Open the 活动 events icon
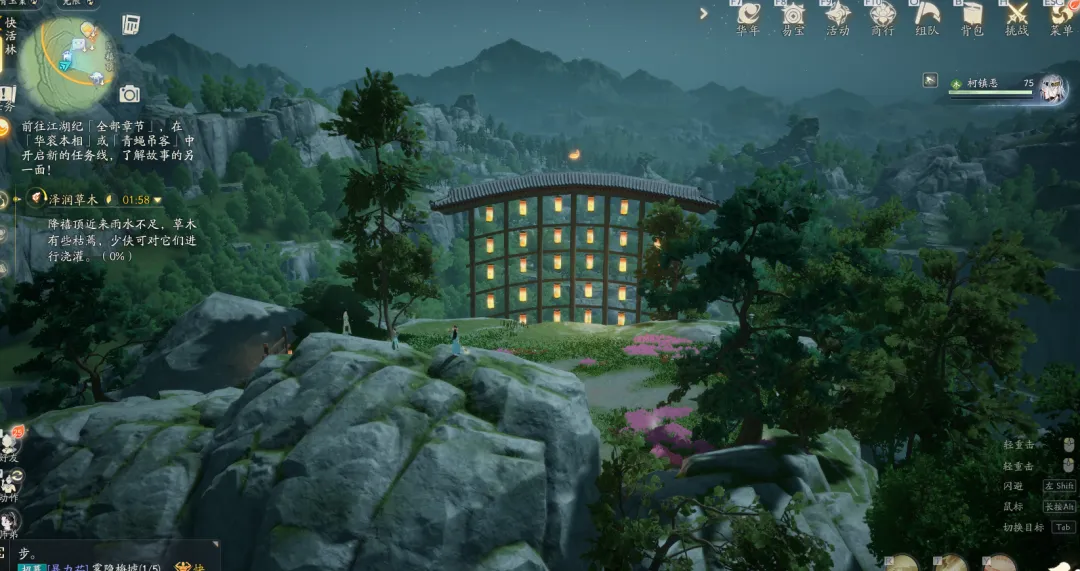The width and height of the screenshot is (1080, 571). [x=837, y=16]
